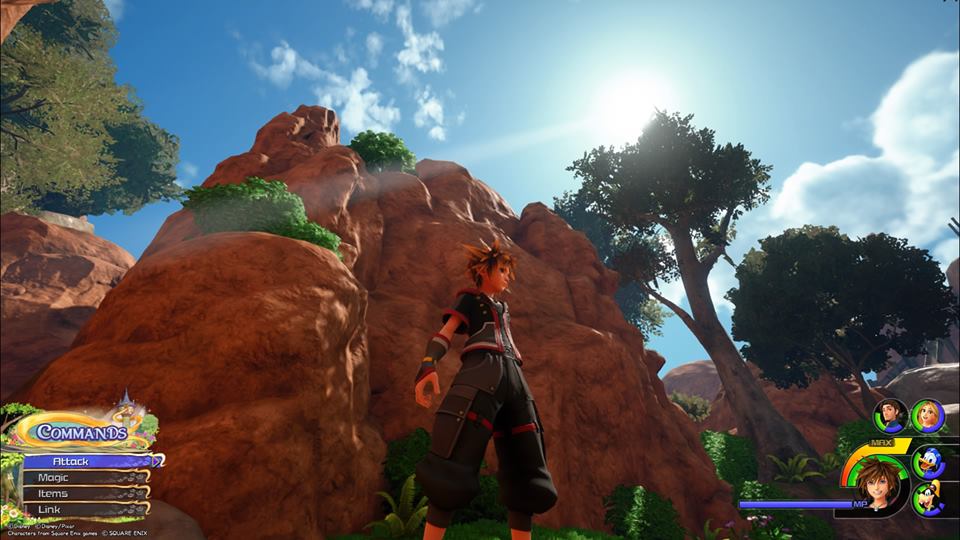Image resolution: width=960 pixels, height=540 pixels.
Task: Click Goofy's party portrait
Action: click(x=929, y=497)
